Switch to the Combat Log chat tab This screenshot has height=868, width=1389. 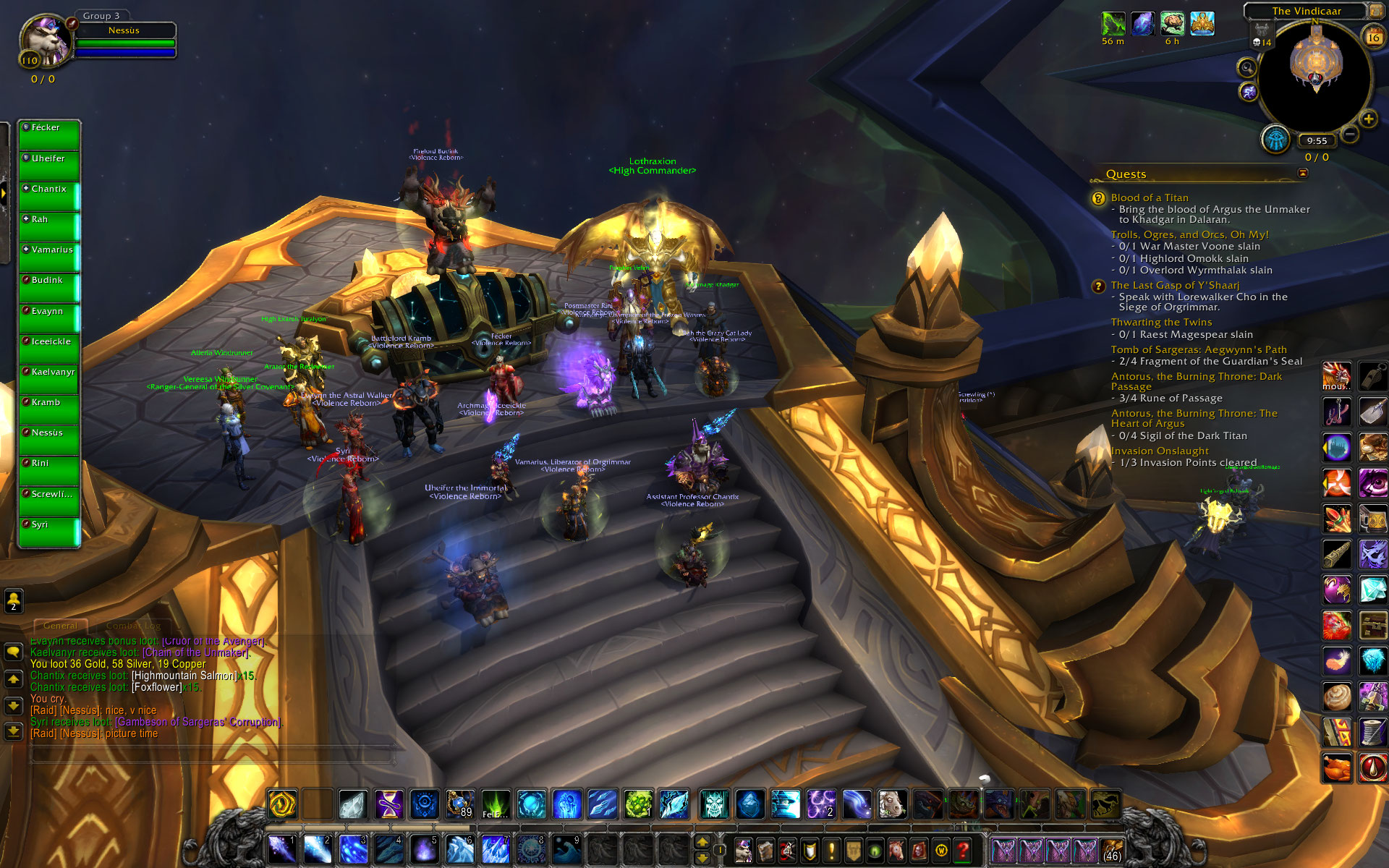coord(133,626)
